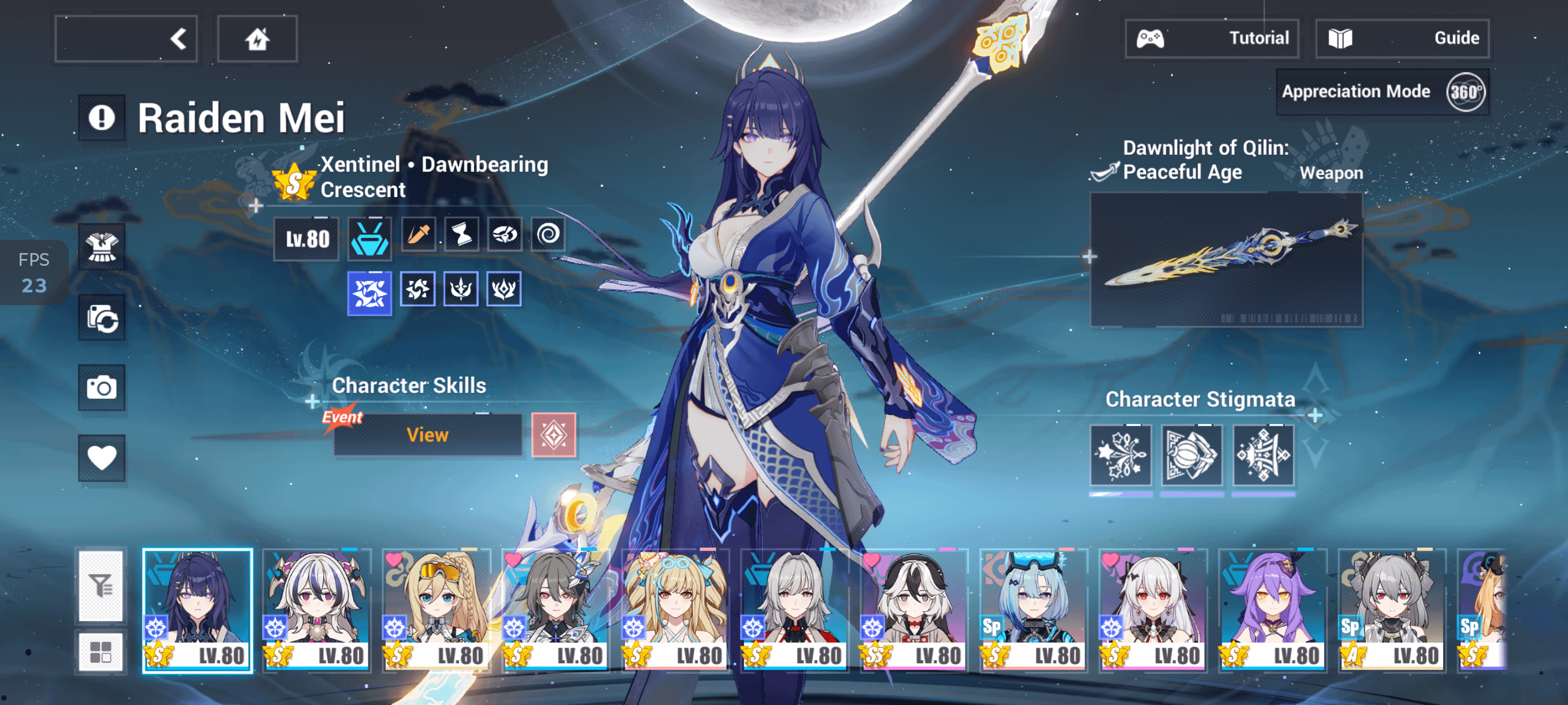Viewport: 1568px width, 705px height.
Task: Open the Dawnlight of Qilin weapon panel
Action: coord(1226,259)
